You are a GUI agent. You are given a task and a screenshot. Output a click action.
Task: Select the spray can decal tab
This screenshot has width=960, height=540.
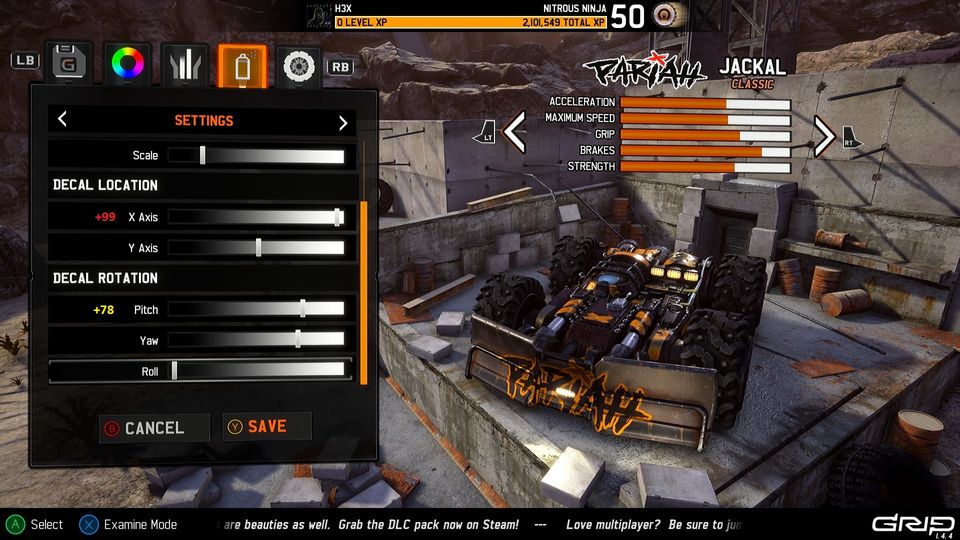(x=242, y=63)
